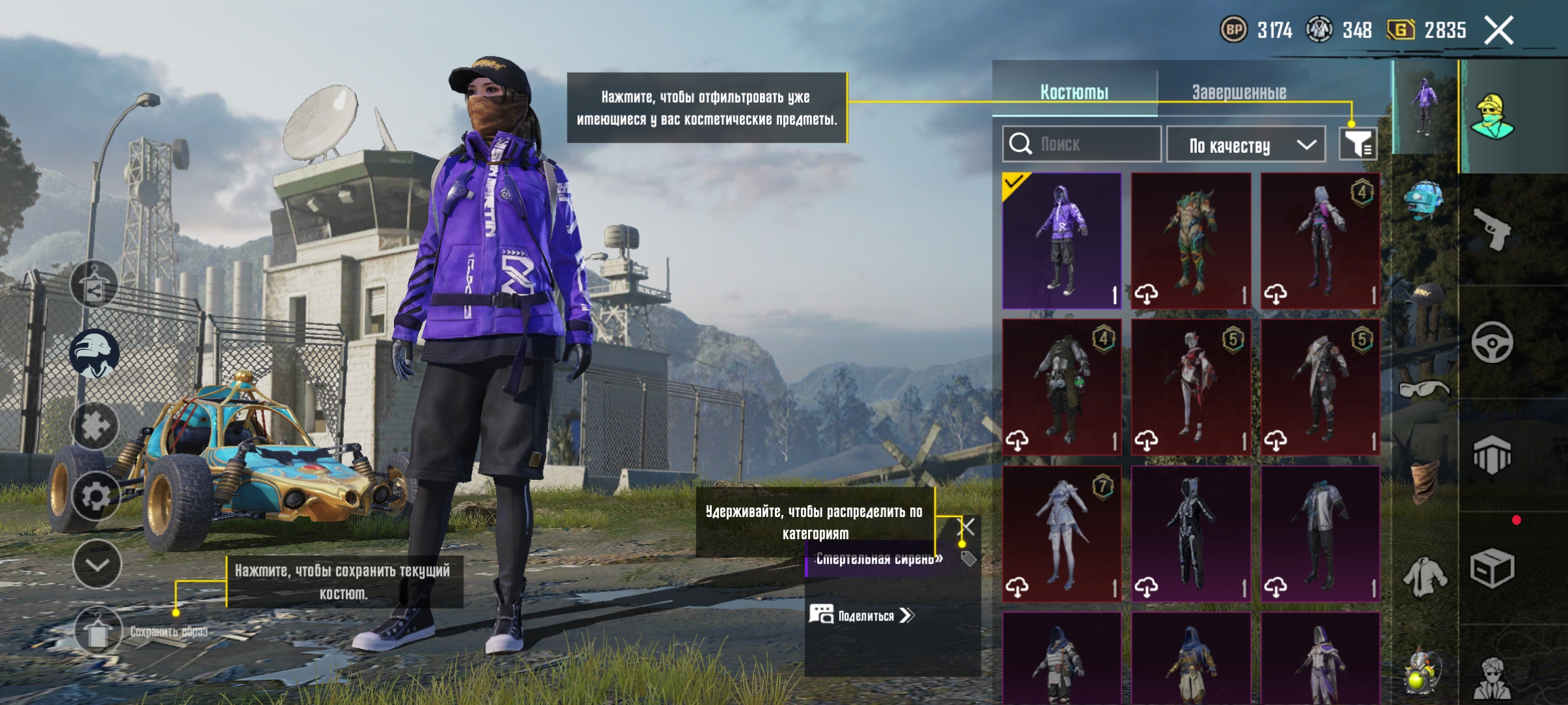1568x705 pixels.
Task: Open the По качеству sorting dropdown
Action: (1246, 145)
